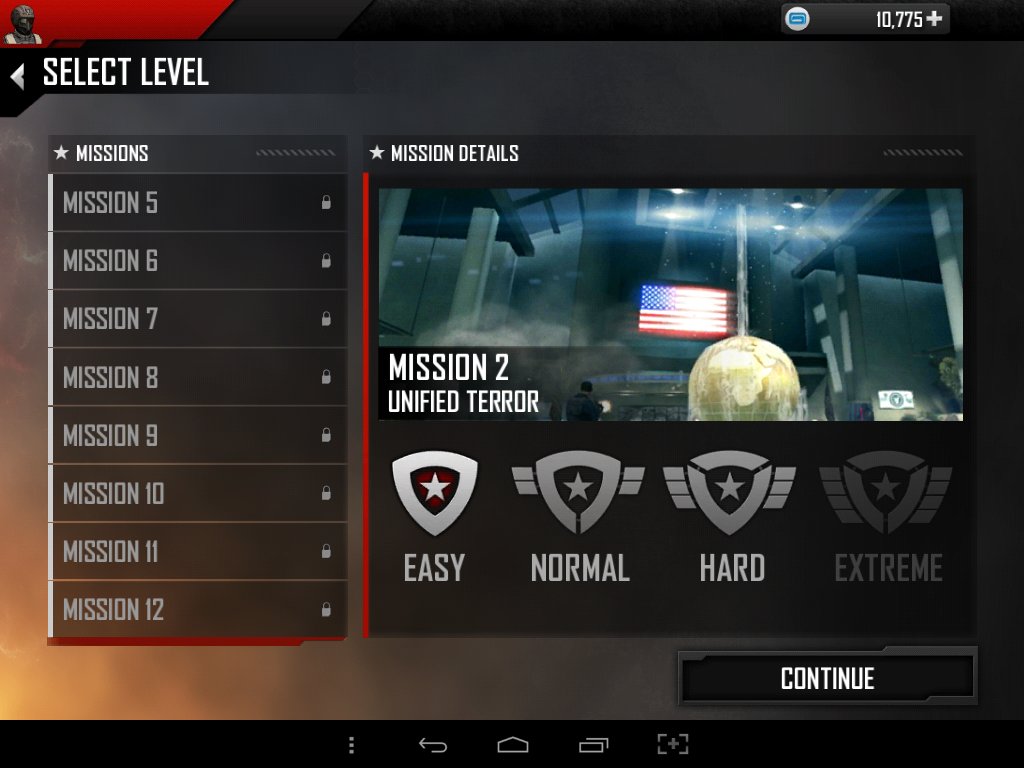The height and width of the screenshot is (768, 1024).
Task: Choose Easy difficulty badge
Action: [434, 516]
